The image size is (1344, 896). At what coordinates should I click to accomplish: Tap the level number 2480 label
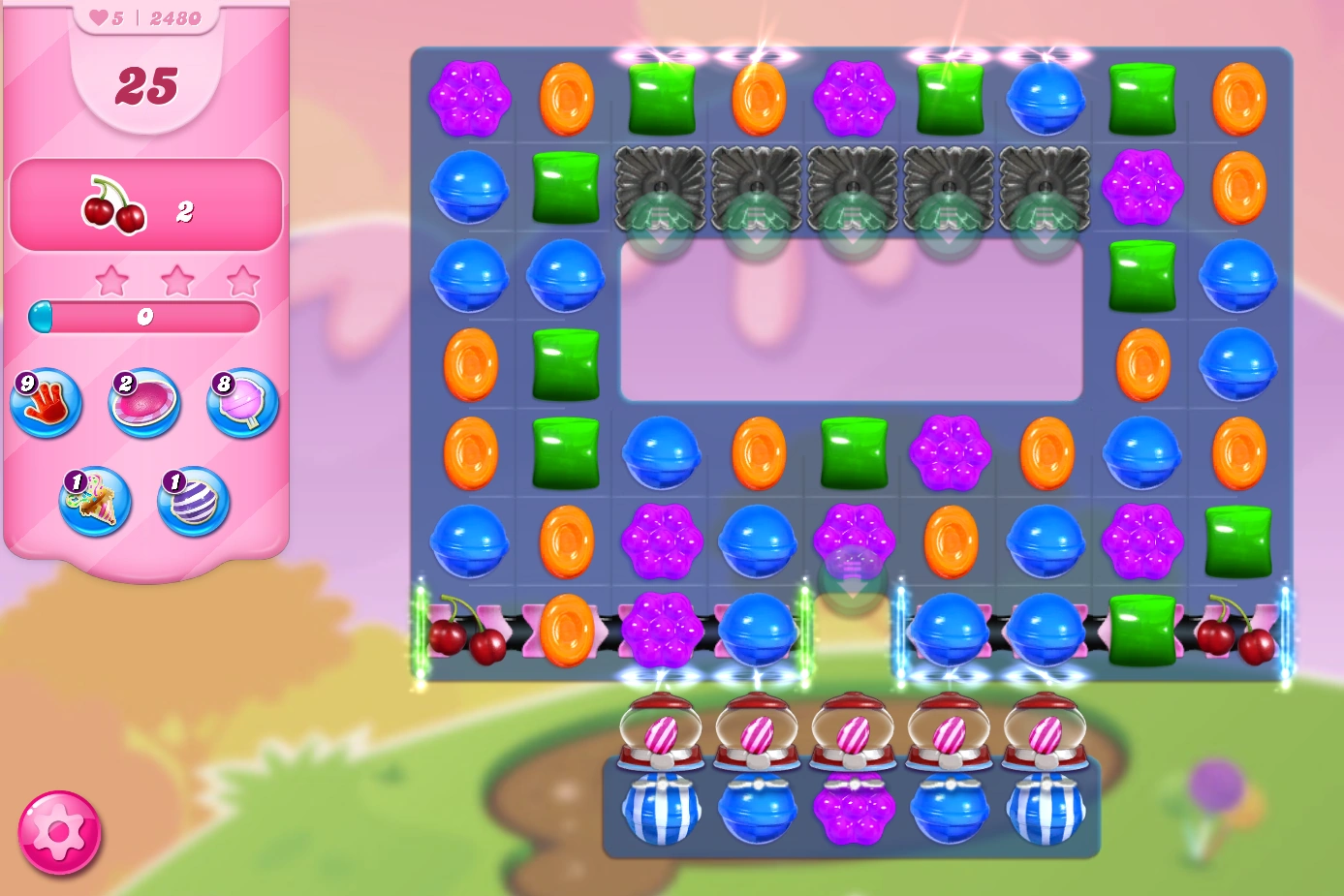[x=174, y=17]
